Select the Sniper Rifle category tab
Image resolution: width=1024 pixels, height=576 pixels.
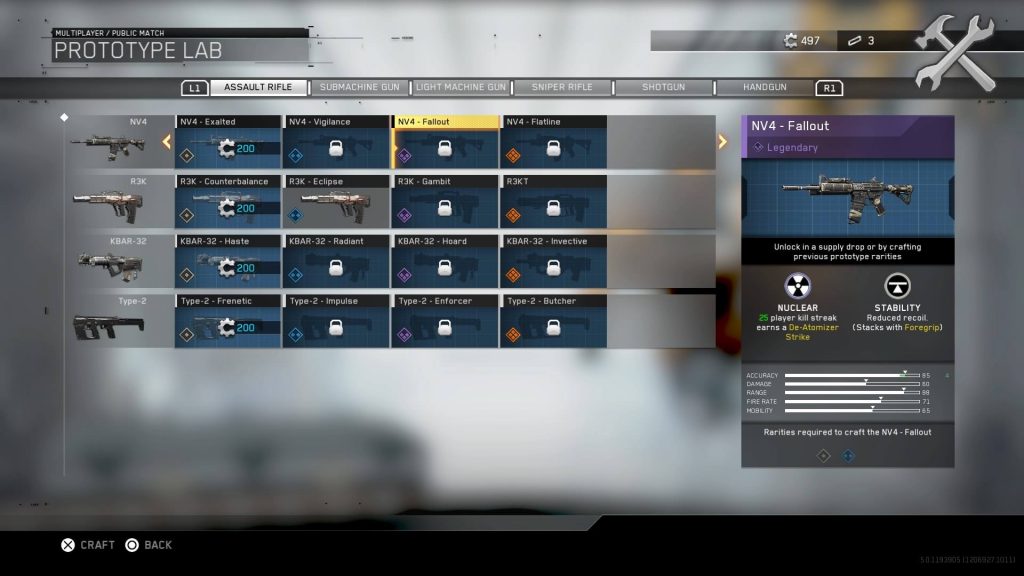562,87
